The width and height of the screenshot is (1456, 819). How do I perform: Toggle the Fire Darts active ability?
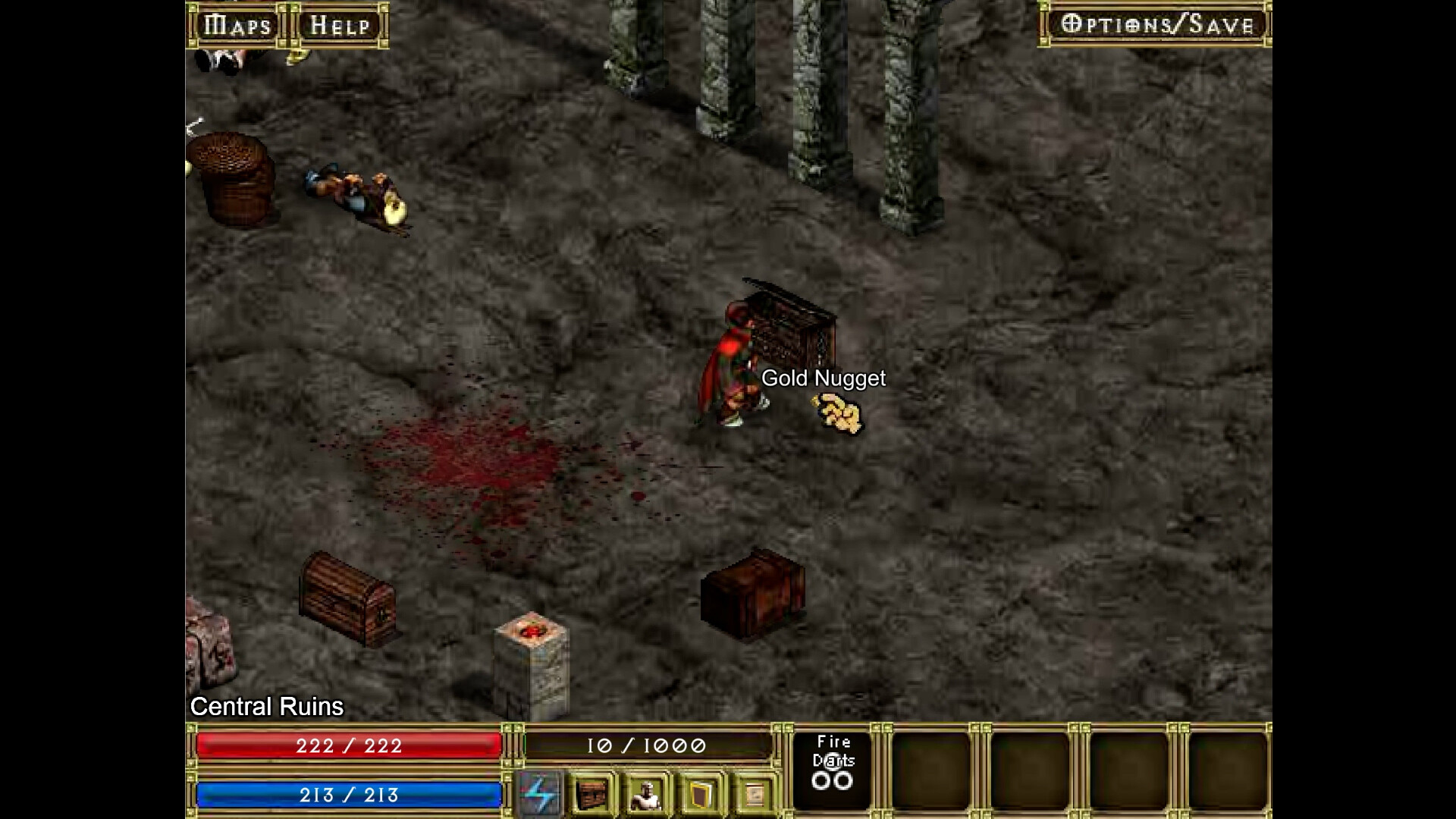click(833, 768)
